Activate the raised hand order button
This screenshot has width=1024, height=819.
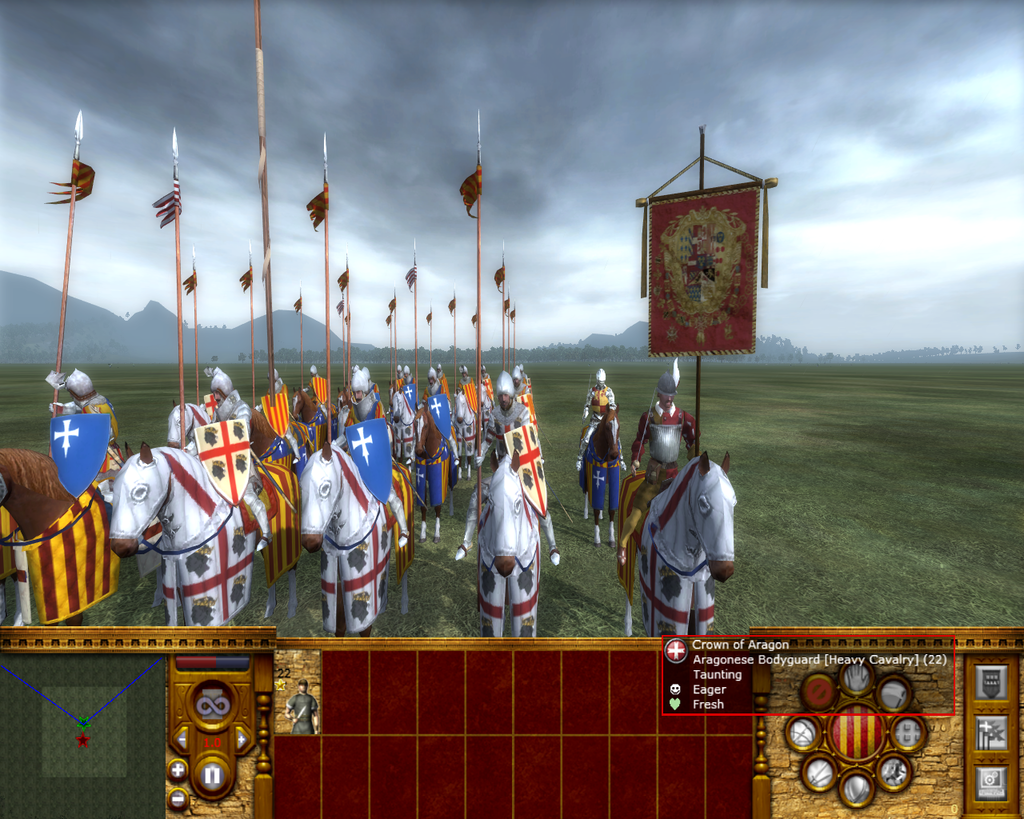(856, 679)
